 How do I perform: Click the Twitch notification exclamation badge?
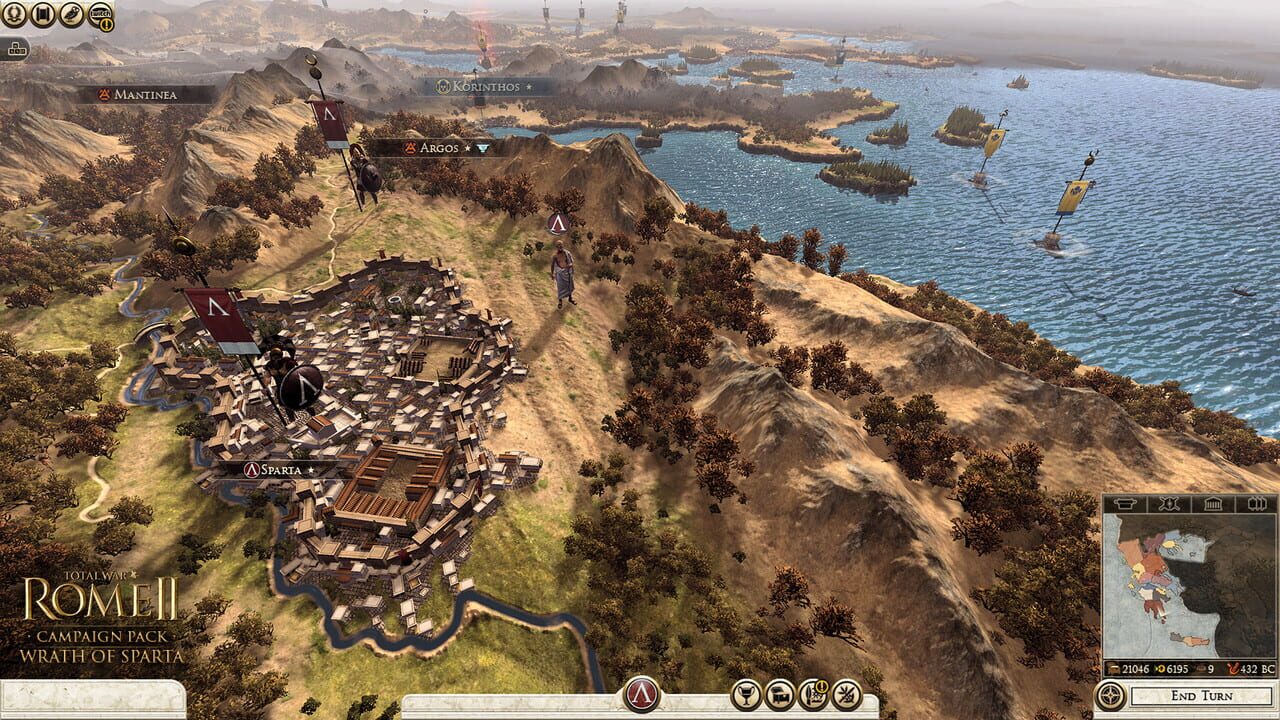[106, 24]
